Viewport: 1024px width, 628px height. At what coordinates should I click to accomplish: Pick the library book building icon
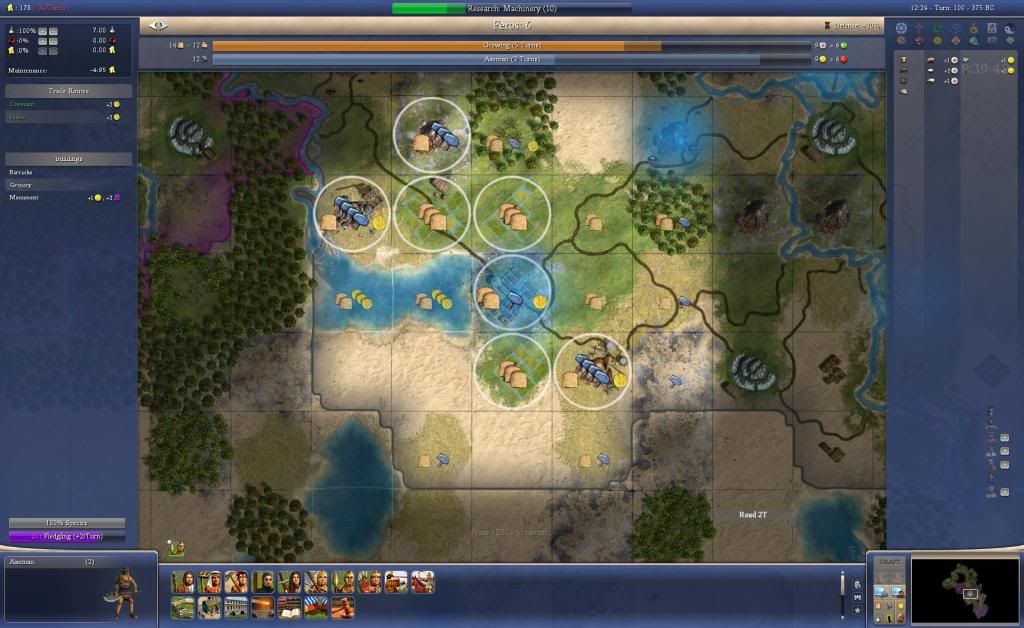289,607
